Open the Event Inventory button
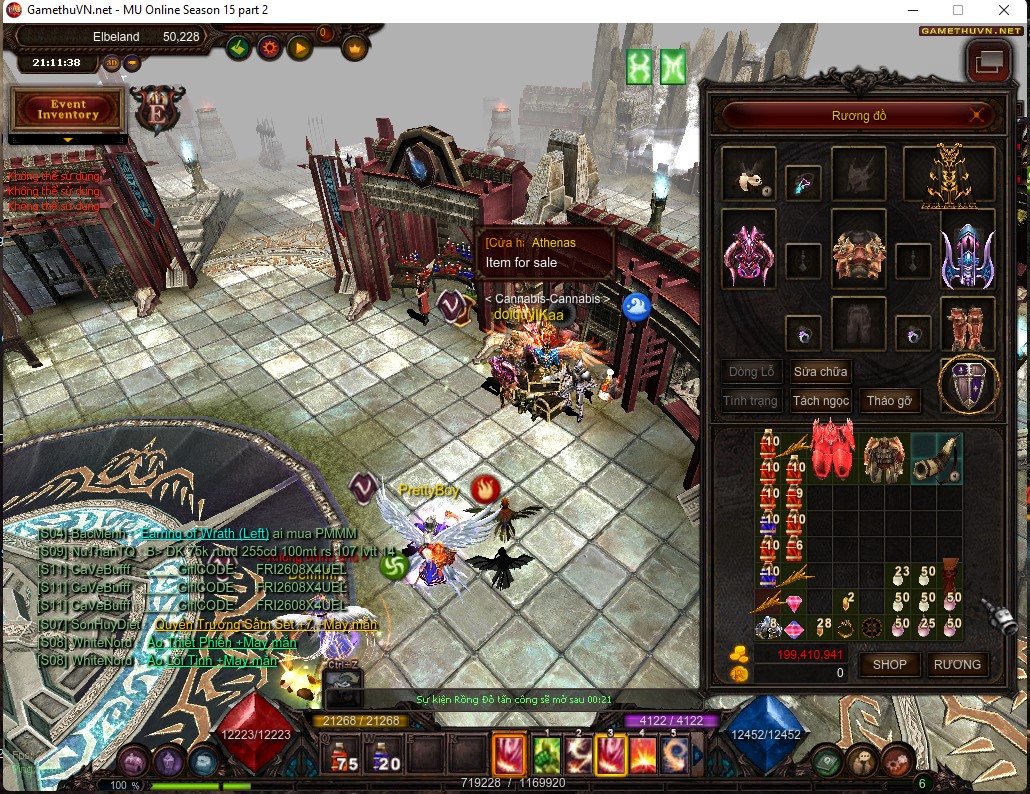This screenshot has width=1030, height=794. point(68,109)
